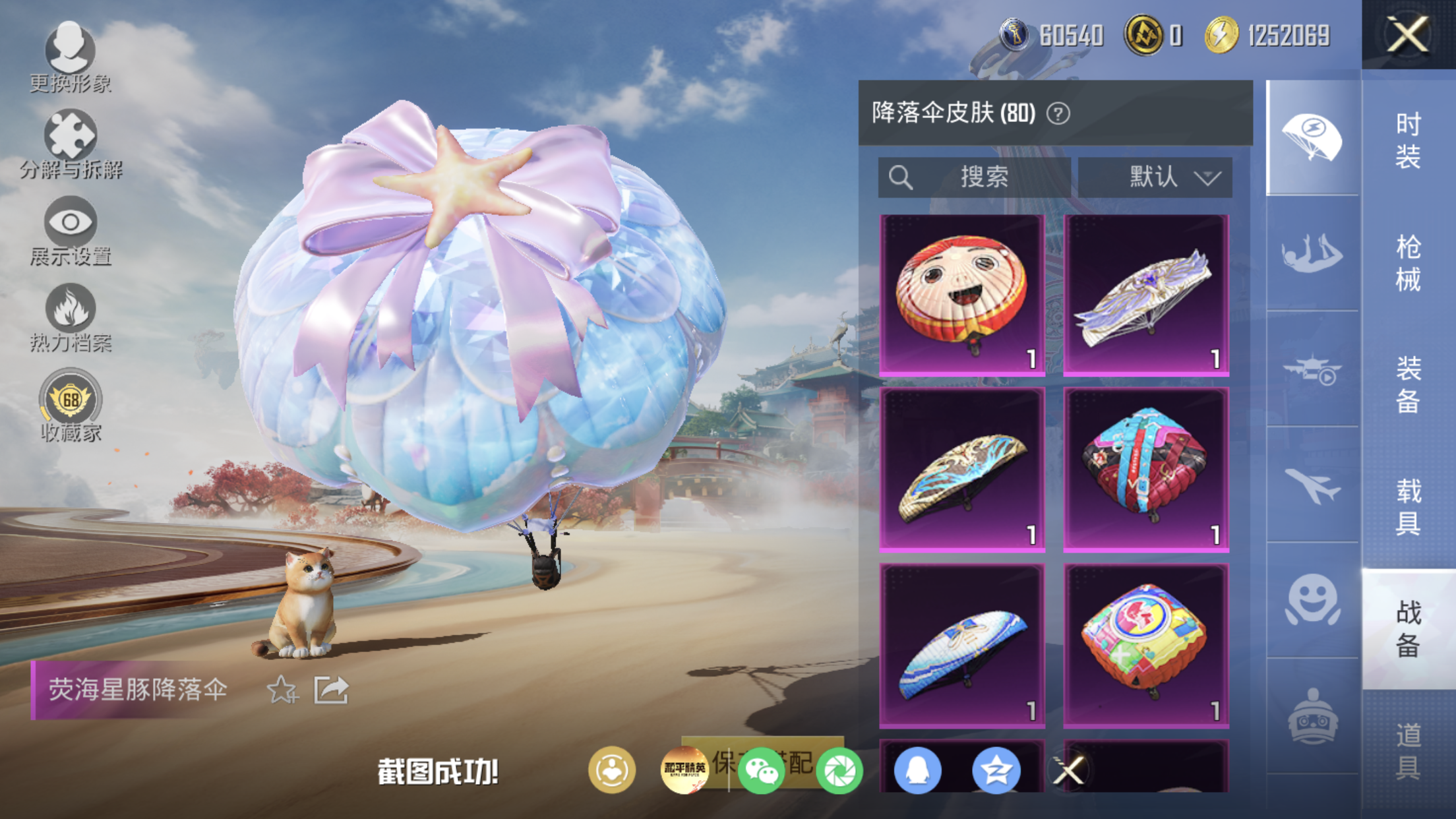Switch to the 时装 outfits tab
The image size is (1456, 819).
pyautogui.click(x=1408, y=140)
